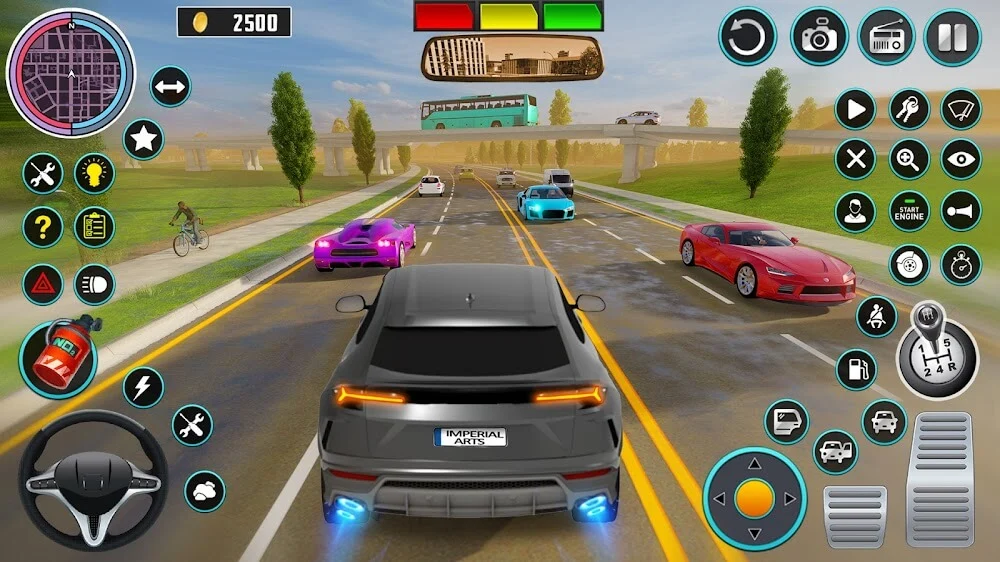
Task: Click the star favorites icon
Action: point(144,139)
